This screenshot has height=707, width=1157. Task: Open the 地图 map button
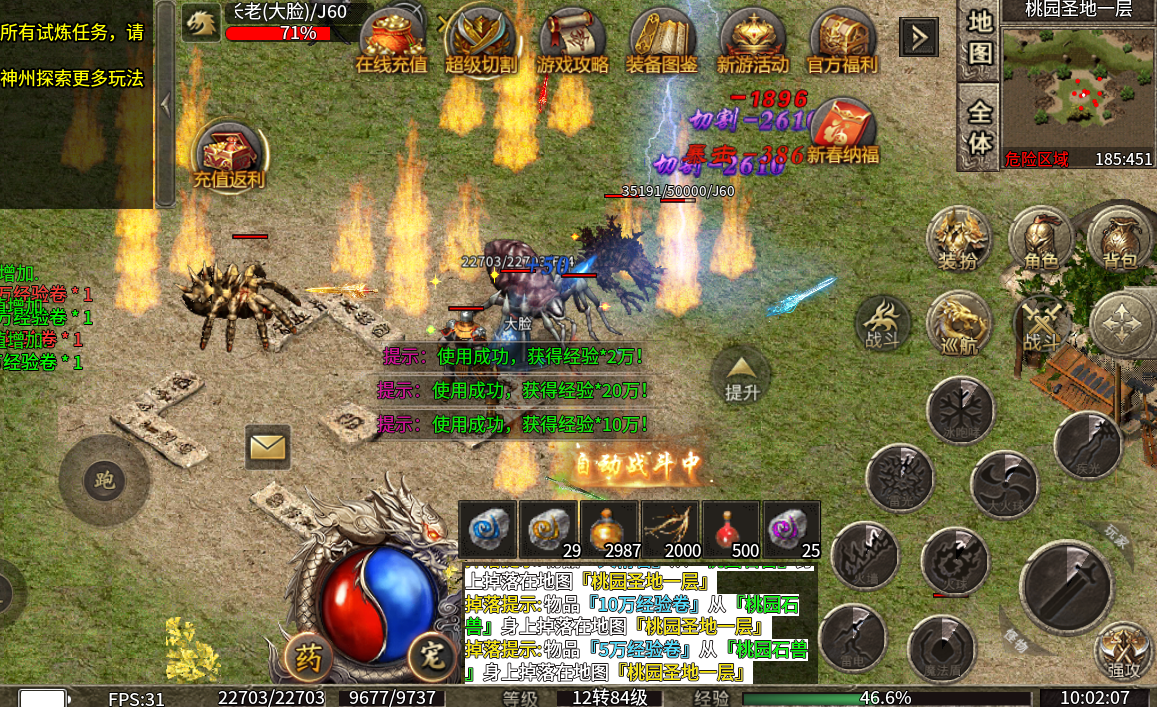[980, 37]
